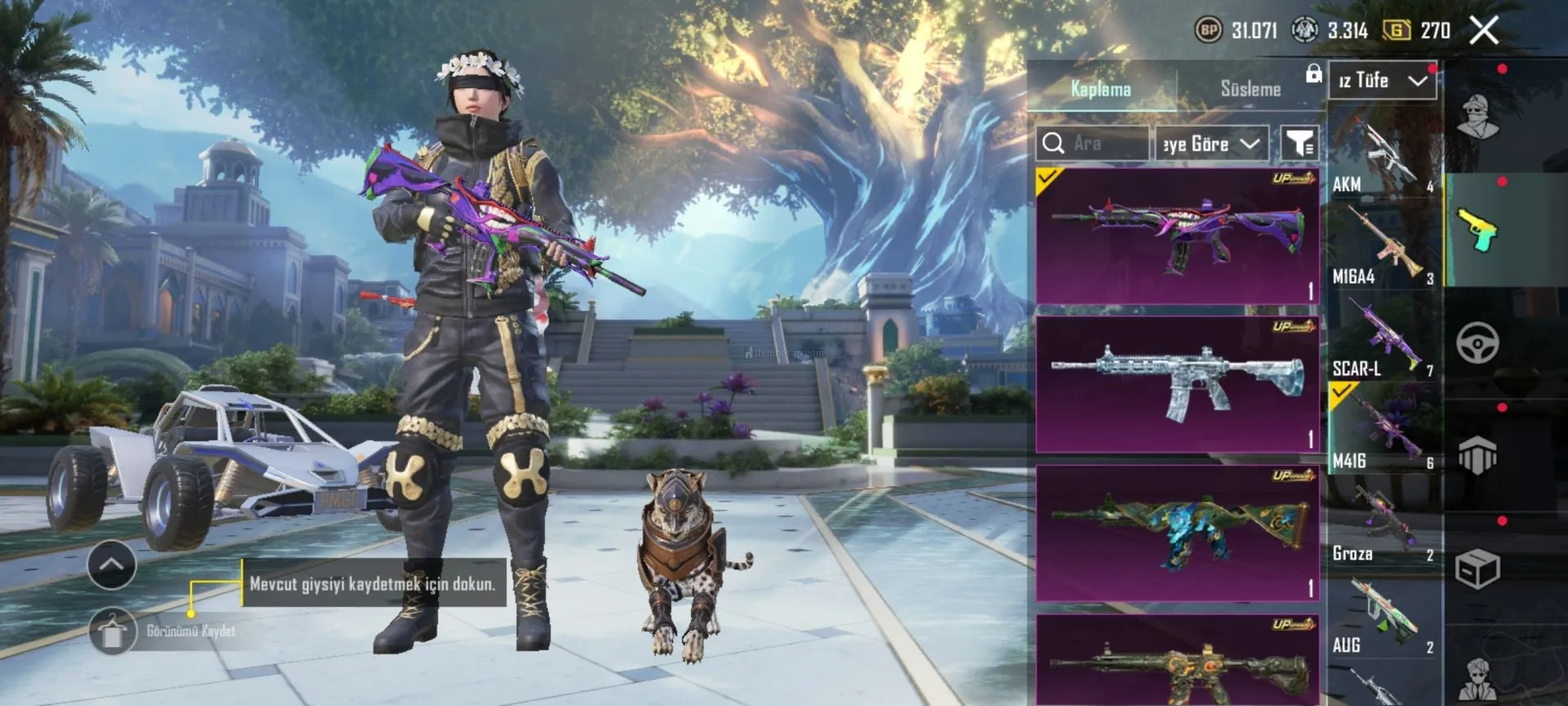The image size is (1568, 706).
Task: Open the Göre sorting dropdown
Action: coord(1212,144)
